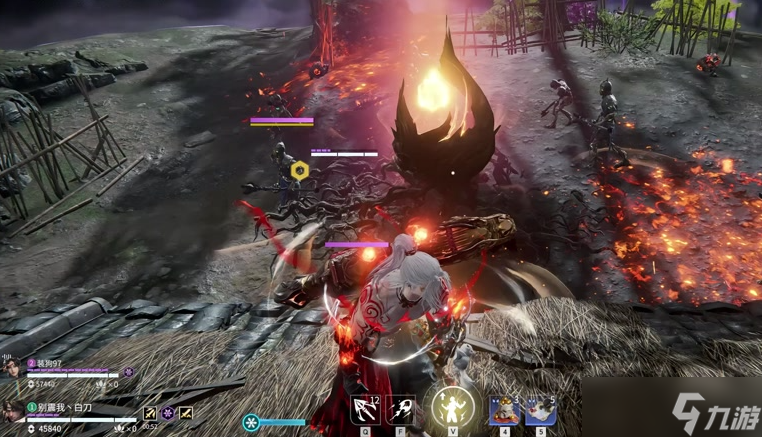
Task: Click the purple flower status beside teammate's bar
Action: (x=128, y=372)
